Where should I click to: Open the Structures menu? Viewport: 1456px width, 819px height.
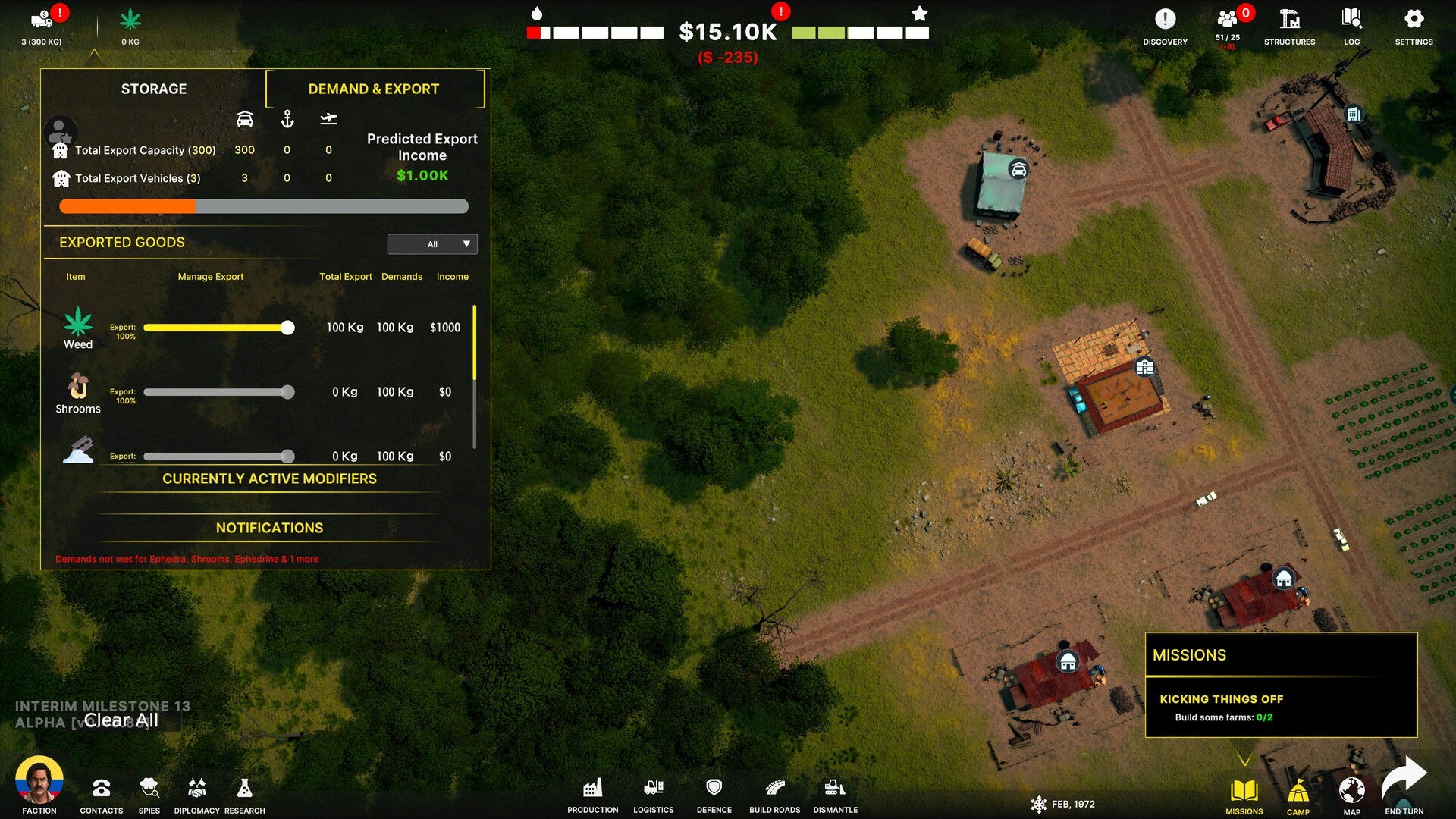(1289, 25)
